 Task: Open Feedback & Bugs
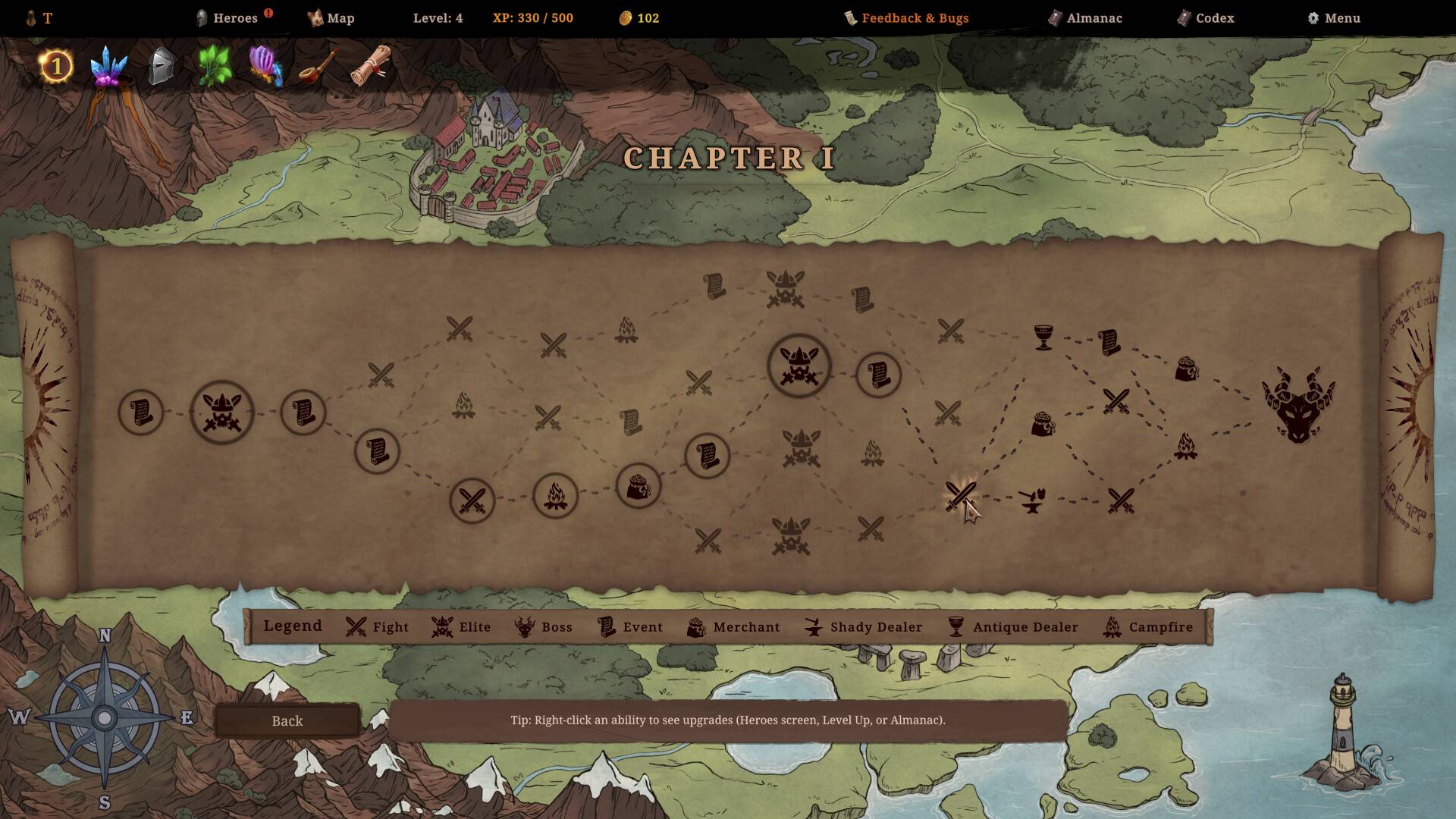coord(907,18)
